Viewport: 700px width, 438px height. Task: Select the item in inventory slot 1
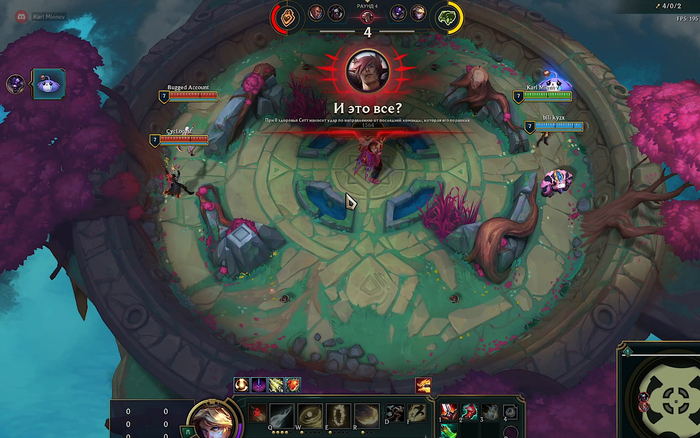pyautogui.click(x=448, y=412)
